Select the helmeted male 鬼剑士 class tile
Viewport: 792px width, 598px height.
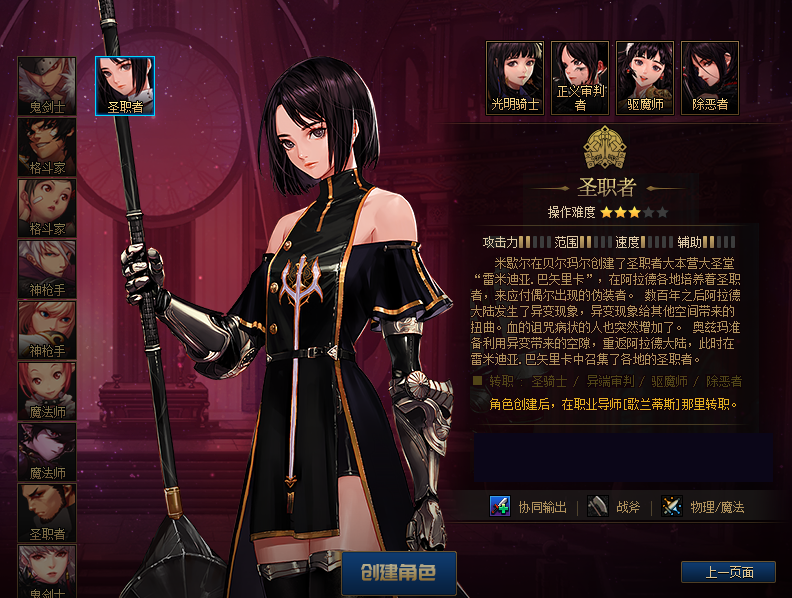click(x=47, y=85)
